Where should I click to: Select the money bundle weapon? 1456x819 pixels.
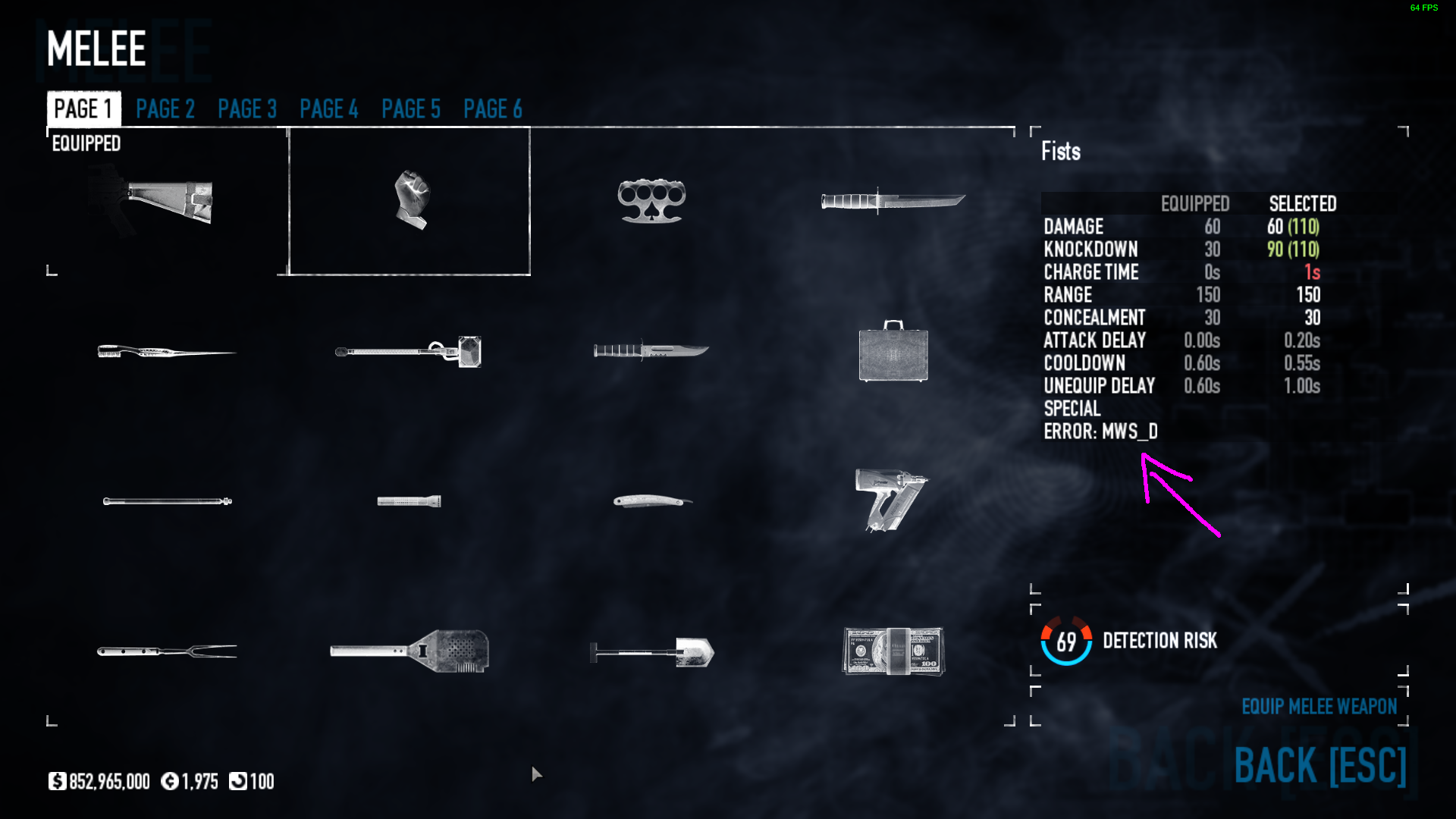(x=893, y=651)
